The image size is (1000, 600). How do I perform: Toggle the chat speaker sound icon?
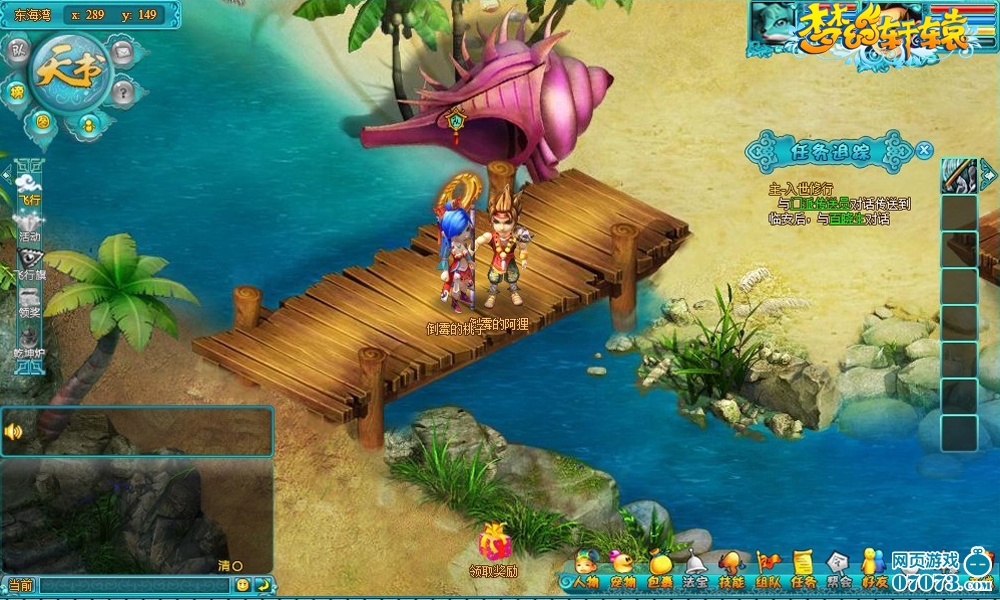(14, 432)
